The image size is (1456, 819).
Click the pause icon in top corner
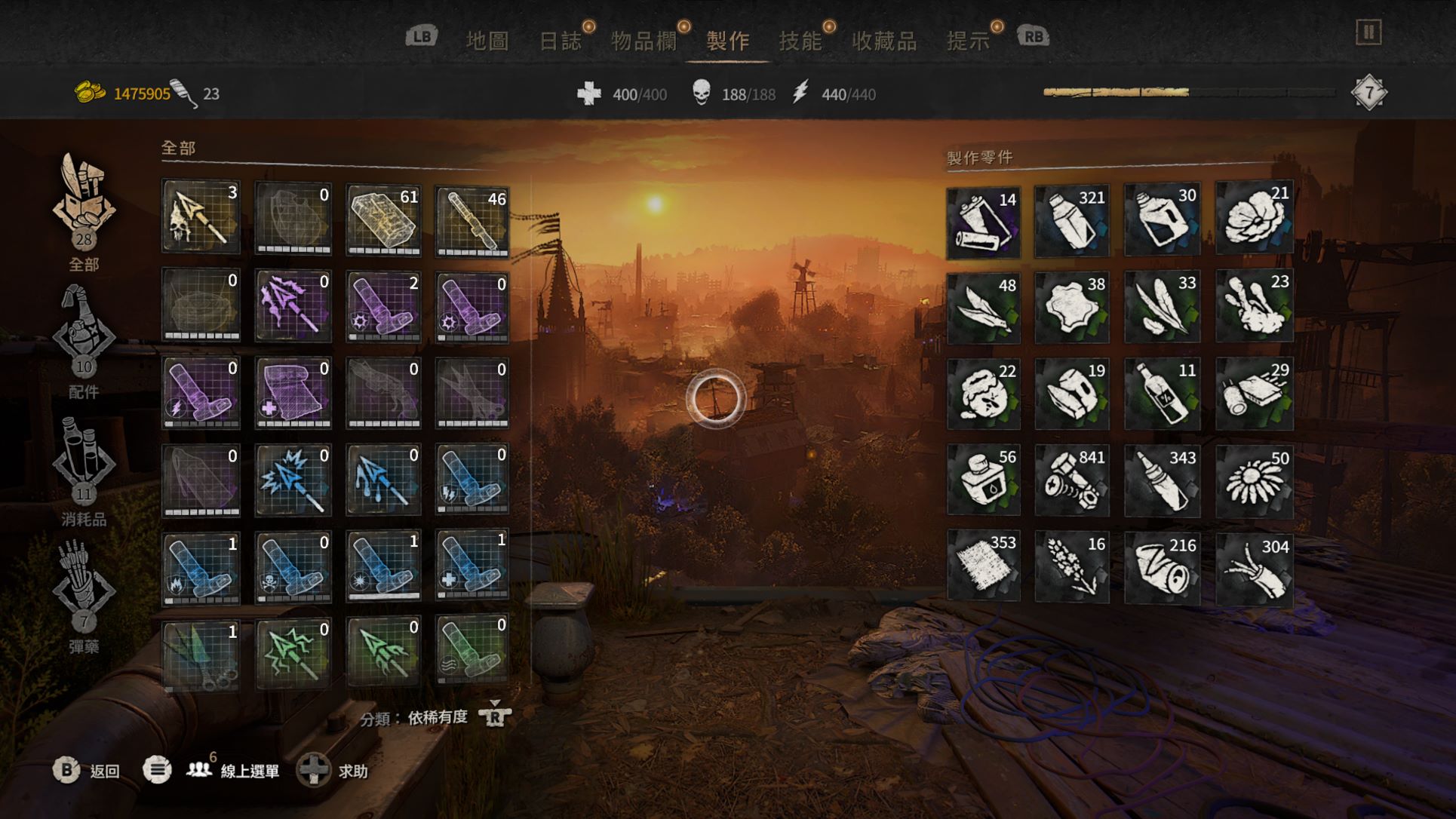click(x=1368, y=32)
